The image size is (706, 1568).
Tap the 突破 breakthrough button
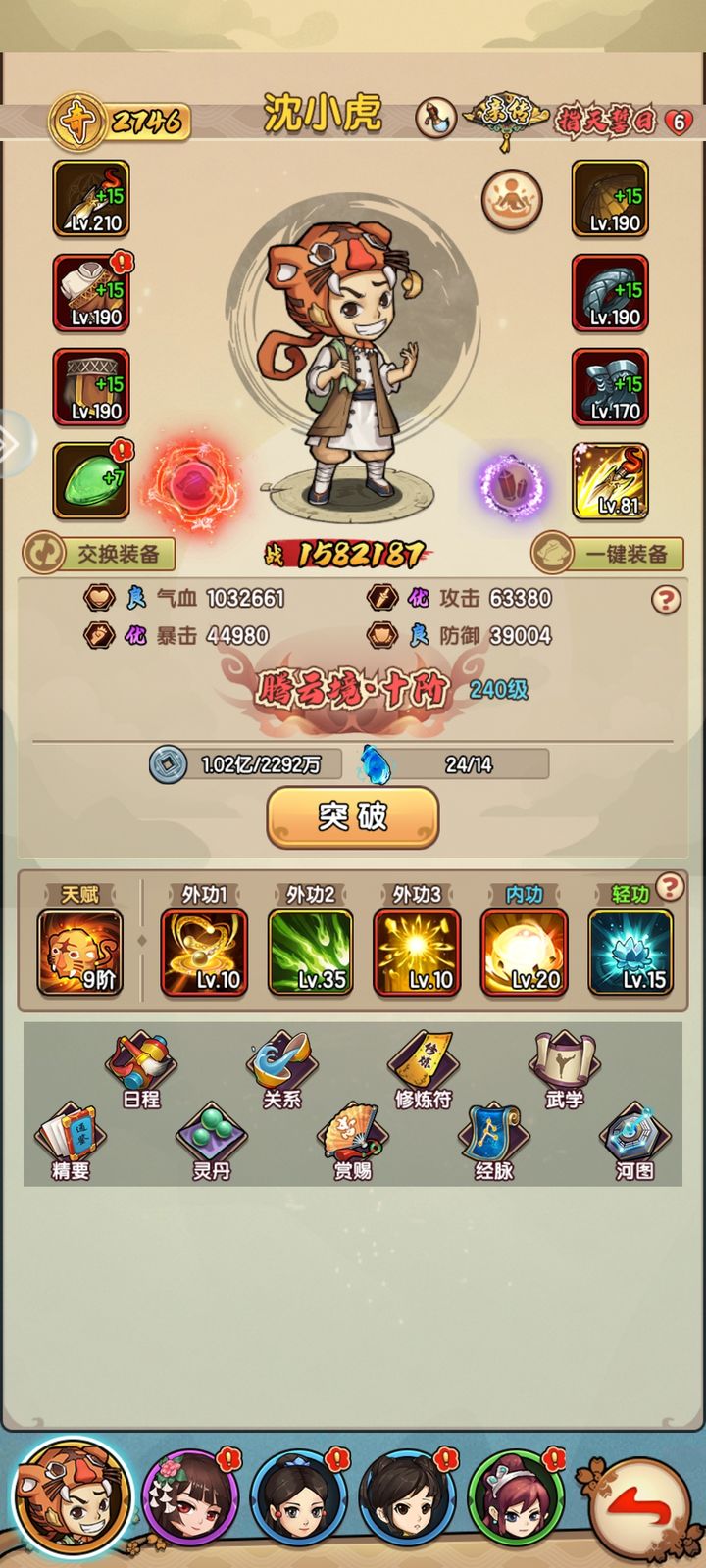(352, 816)
